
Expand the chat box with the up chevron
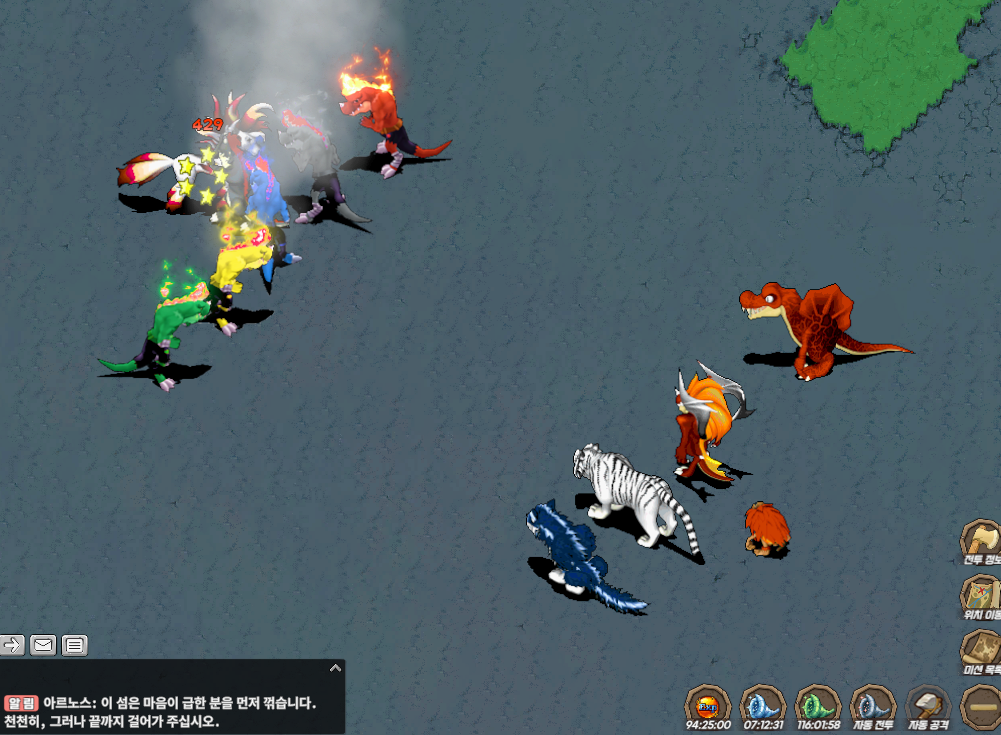[336, 668]
